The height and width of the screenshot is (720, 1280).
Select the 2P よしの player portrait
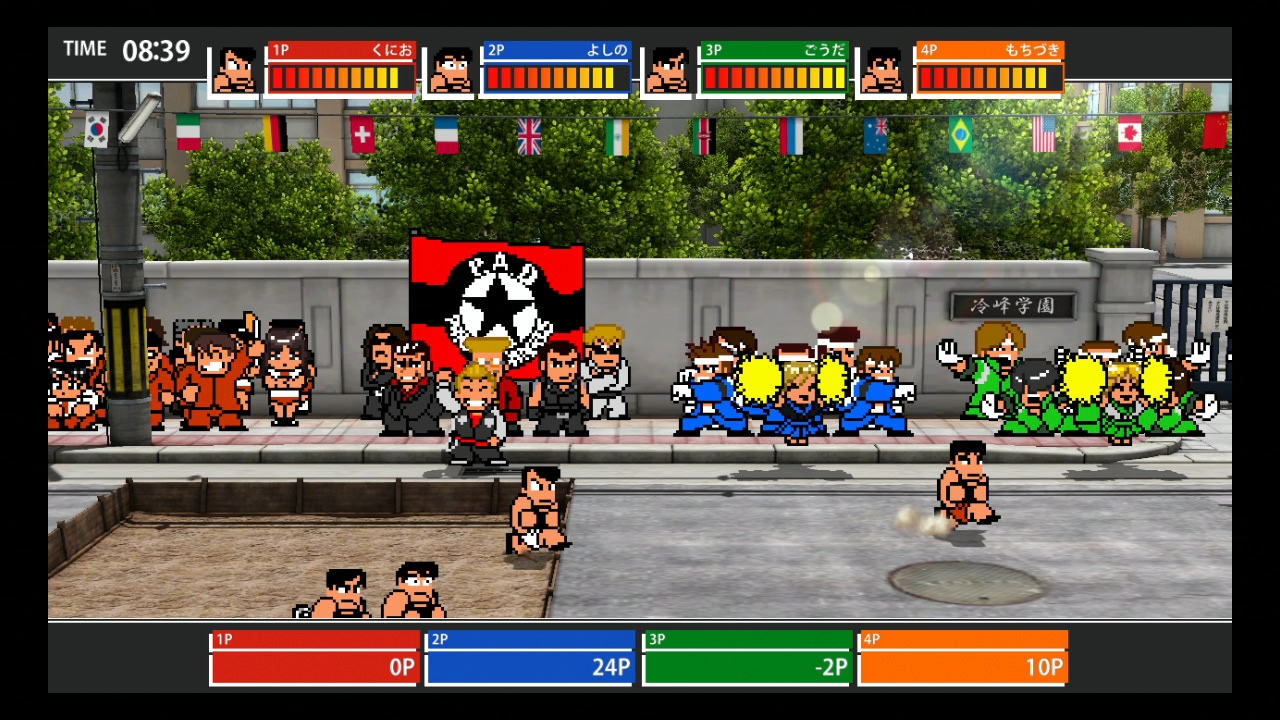(451, 71)
